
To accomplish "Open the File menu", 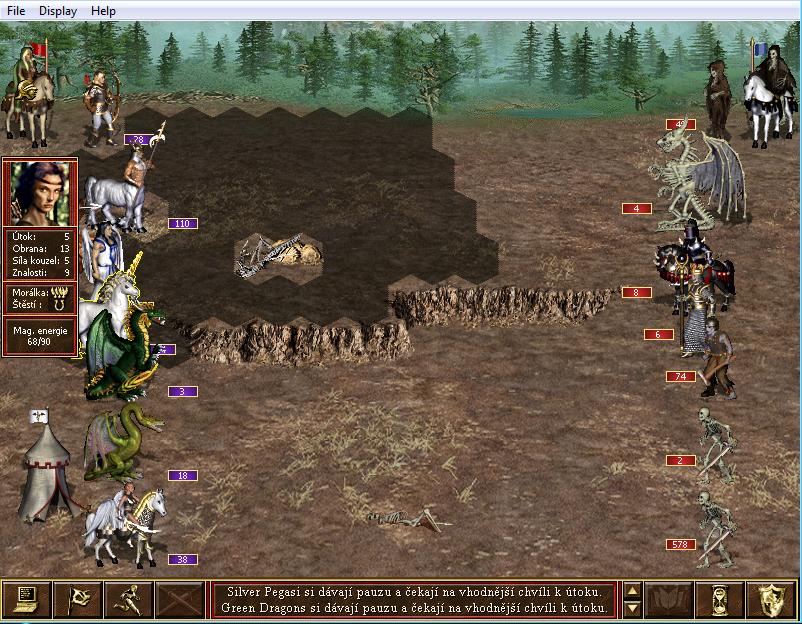I will pyautogui.click(x=15, y=11).
